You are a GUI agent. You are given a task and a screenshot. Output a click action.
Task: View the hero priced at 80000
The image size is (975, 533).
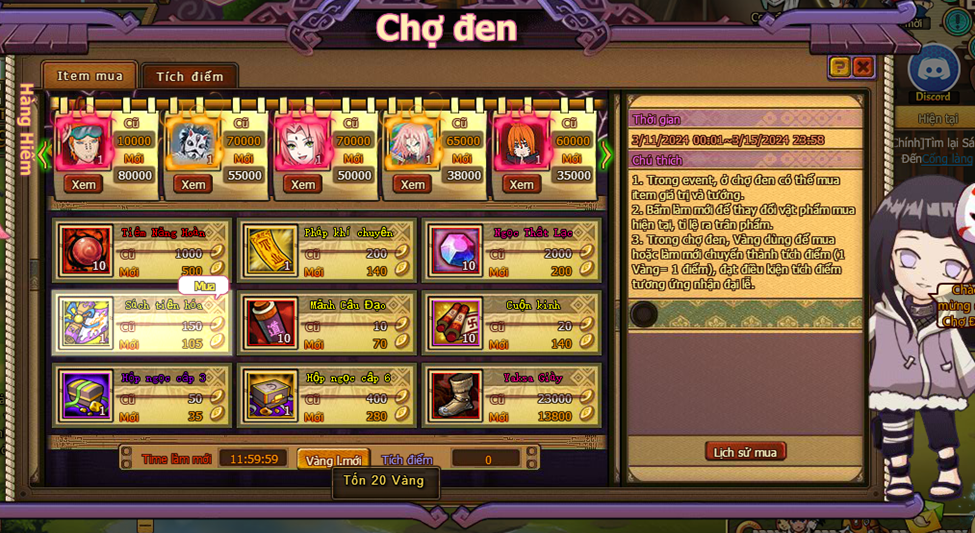click(x=84, y=184)
